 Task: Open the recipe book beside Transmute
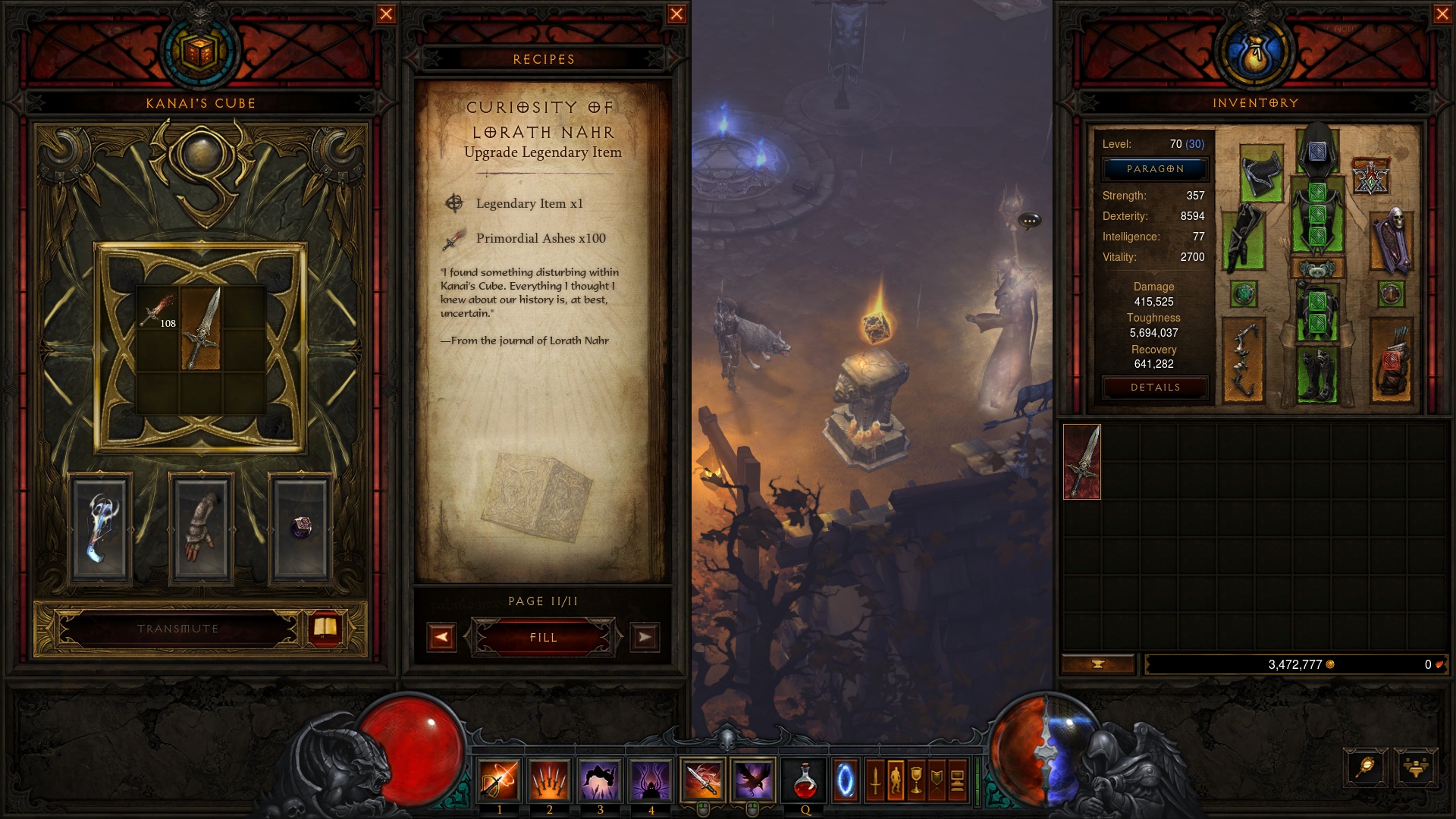point(325,628)
